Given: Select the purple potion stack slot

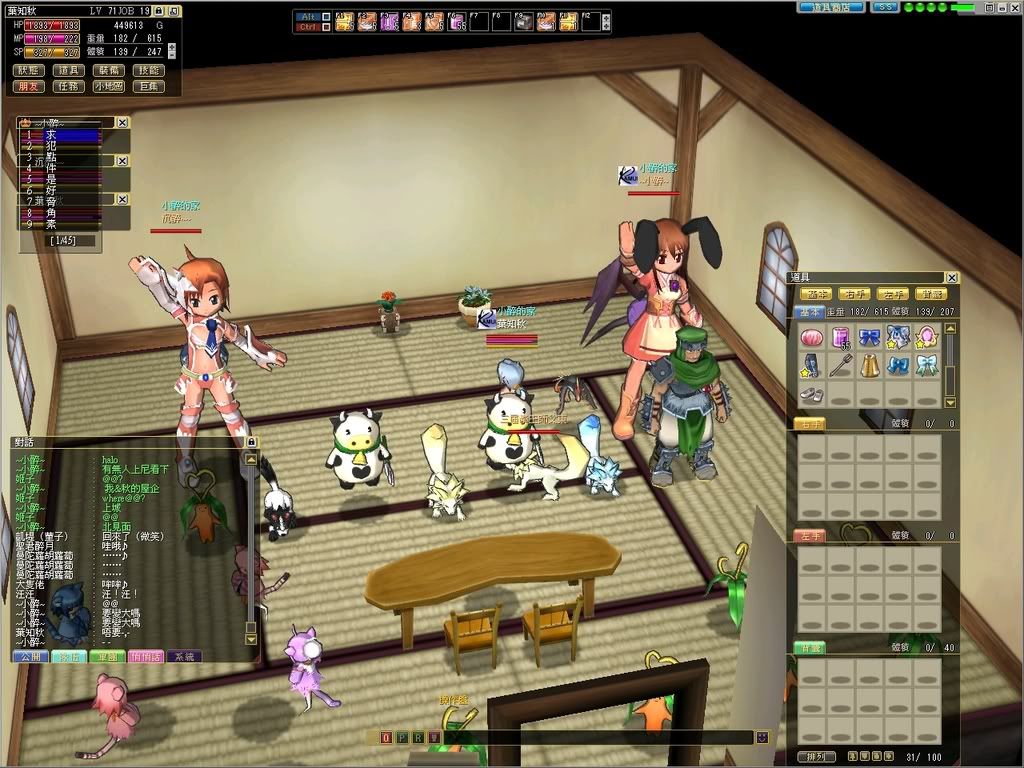Looking at the screenshot, I should click(x=841, y=337).
